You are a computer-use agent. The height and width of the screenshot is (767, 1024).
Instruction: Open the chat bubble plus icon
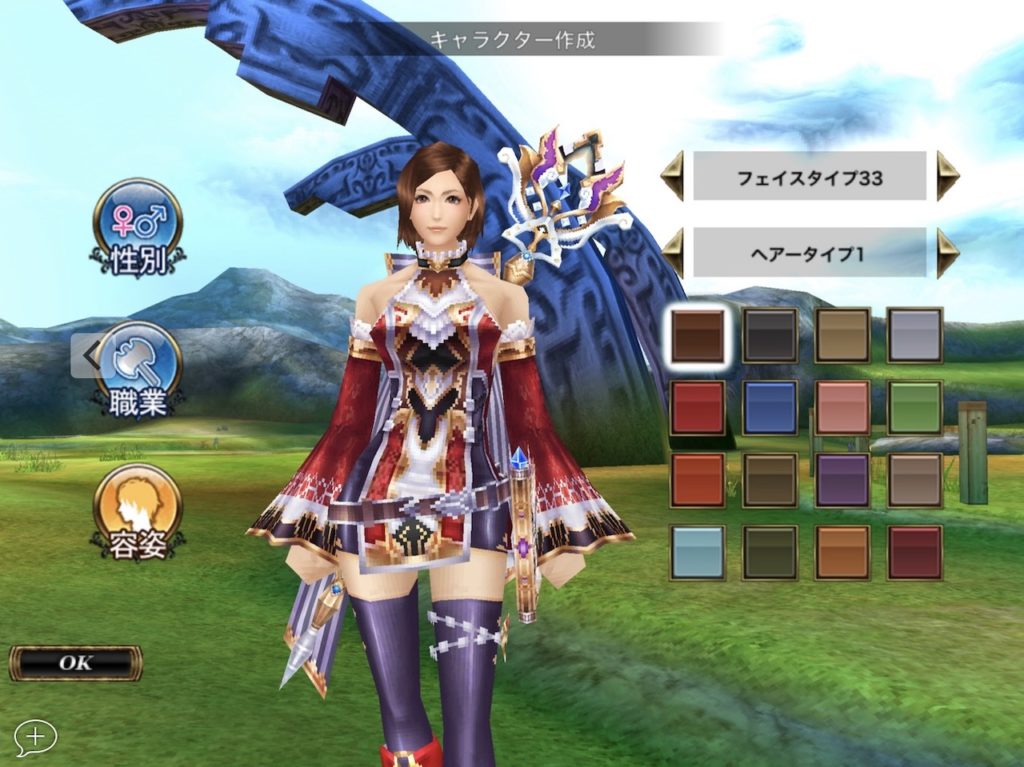click(x=35, y=737)
